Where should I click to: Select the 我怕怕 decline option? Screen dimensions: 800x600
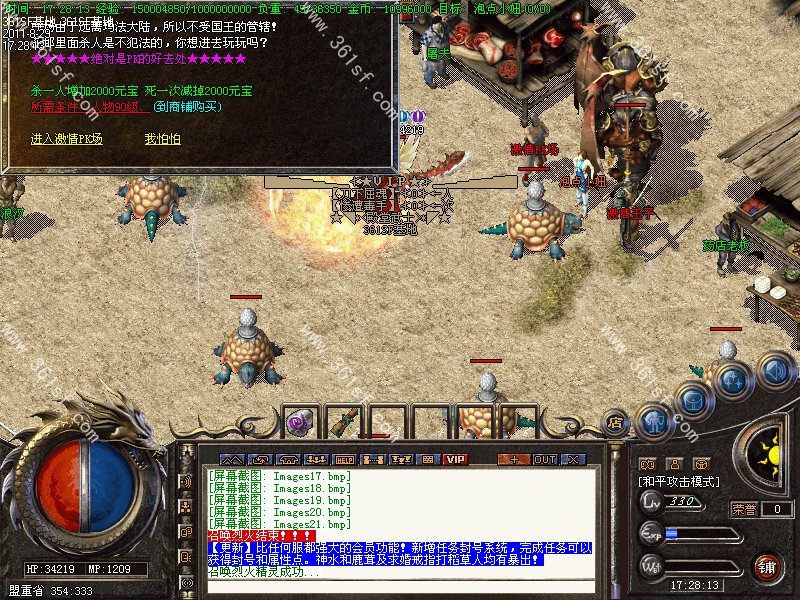162,139
